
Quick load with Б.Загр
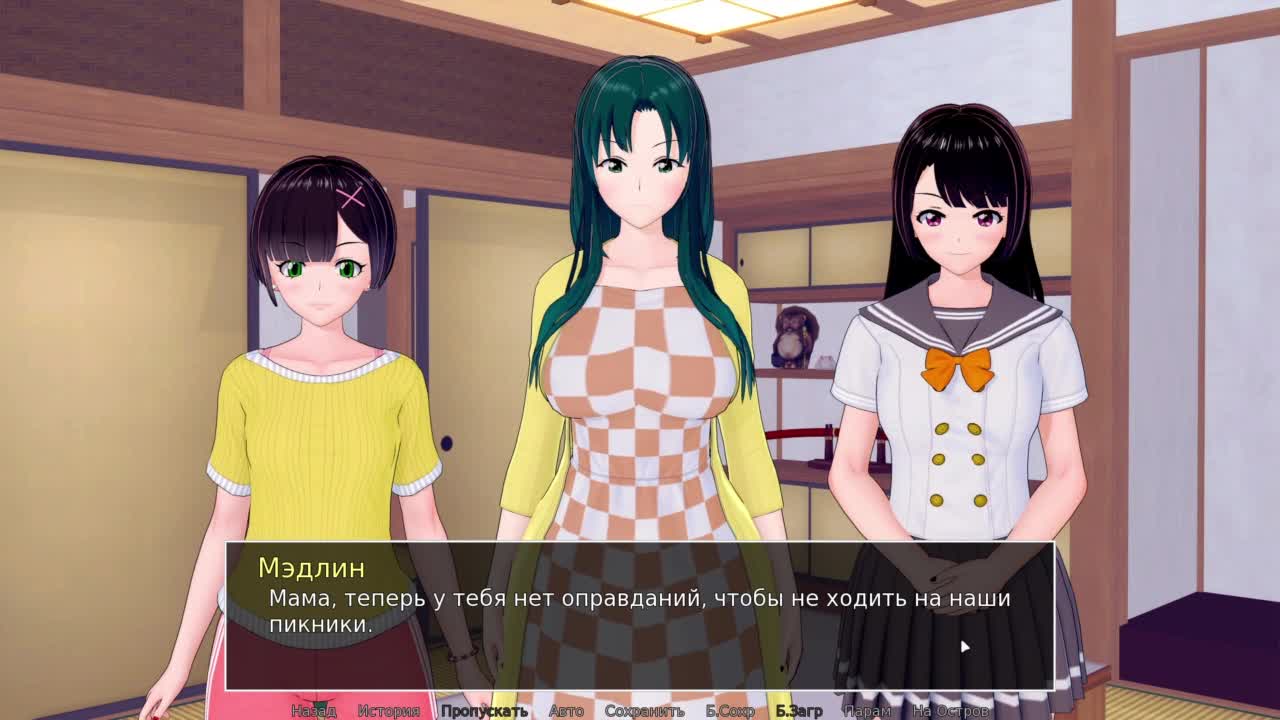[x=799, y=711]
